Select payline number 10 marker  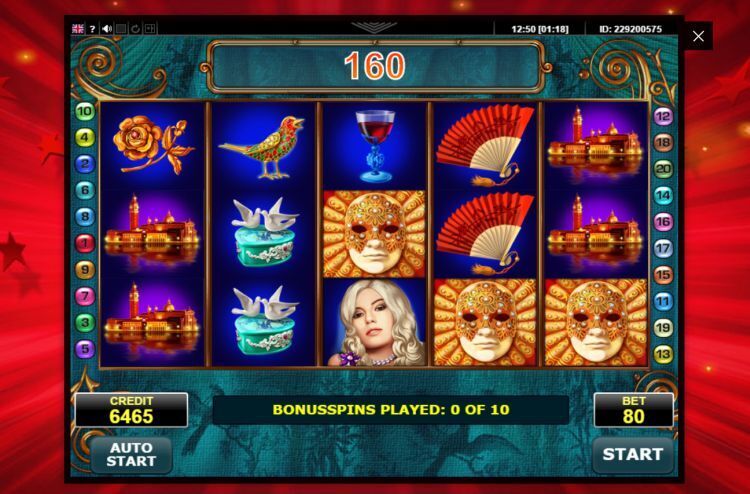click(x=85, y=111)
